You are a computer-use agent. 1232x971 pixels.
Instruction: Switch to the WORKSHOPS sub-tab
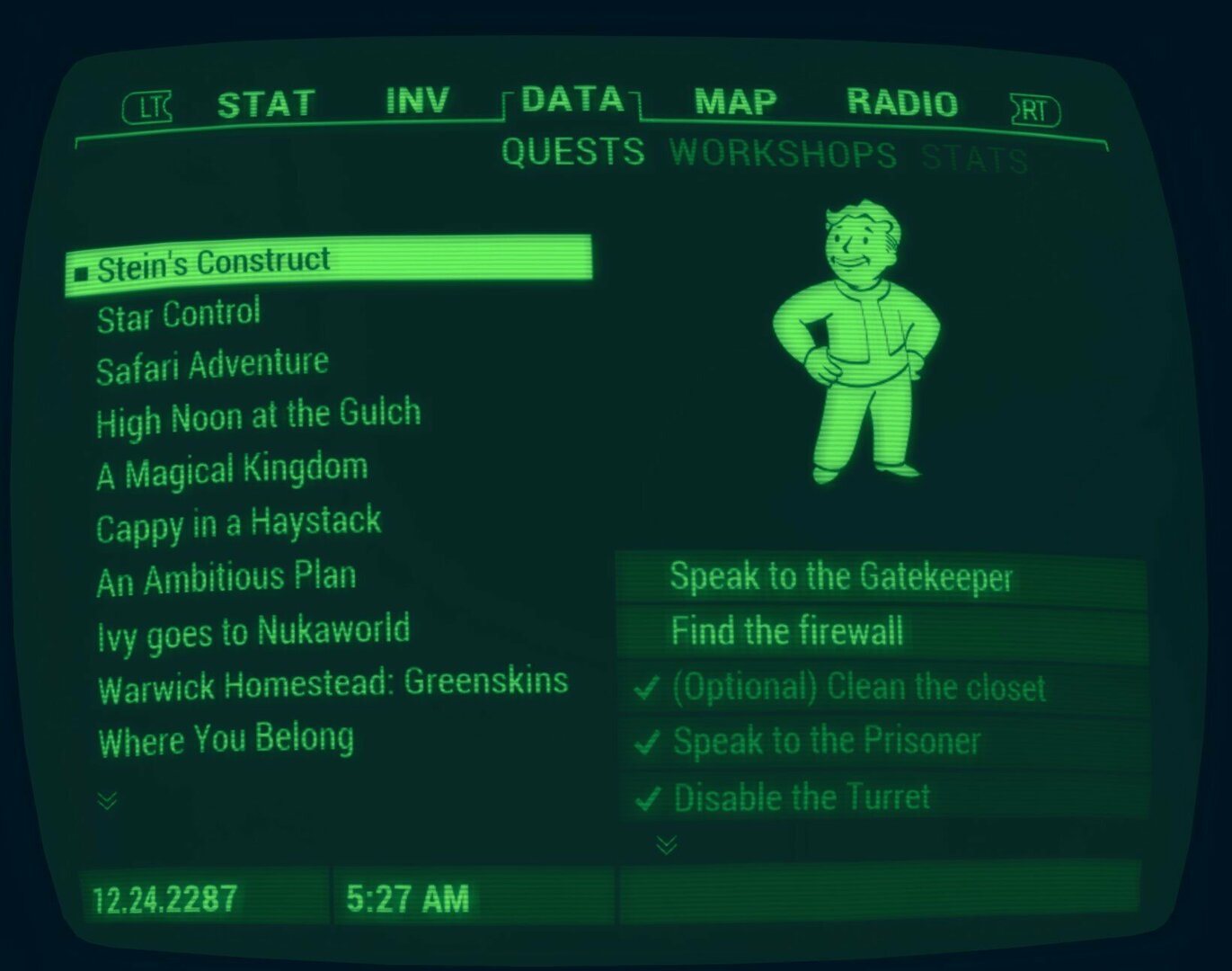783,155
